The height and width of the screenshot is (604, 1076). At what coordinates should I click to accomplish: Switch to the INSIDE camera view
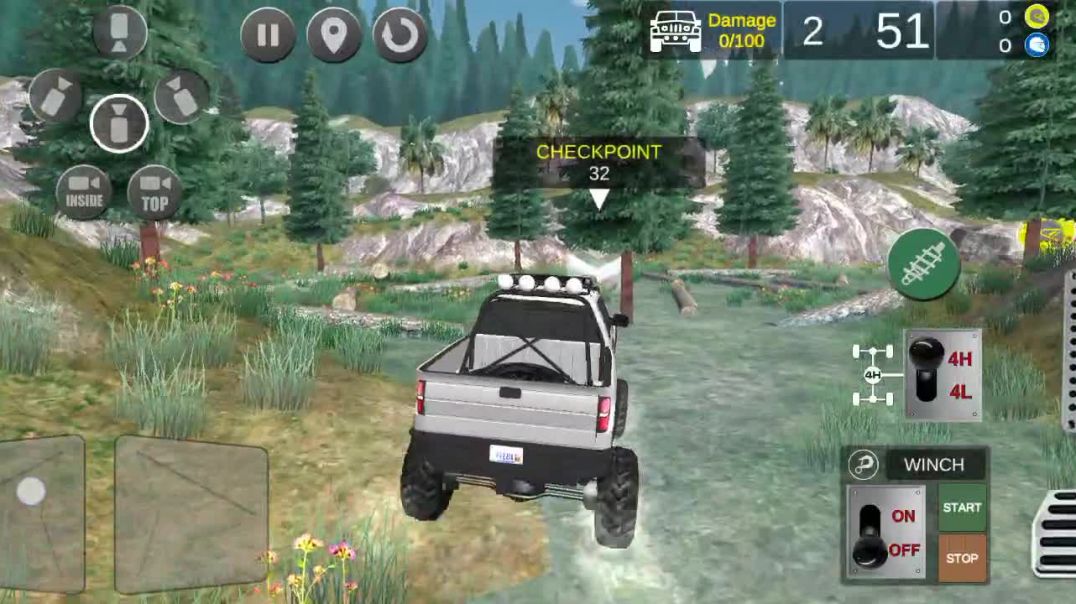84,192
